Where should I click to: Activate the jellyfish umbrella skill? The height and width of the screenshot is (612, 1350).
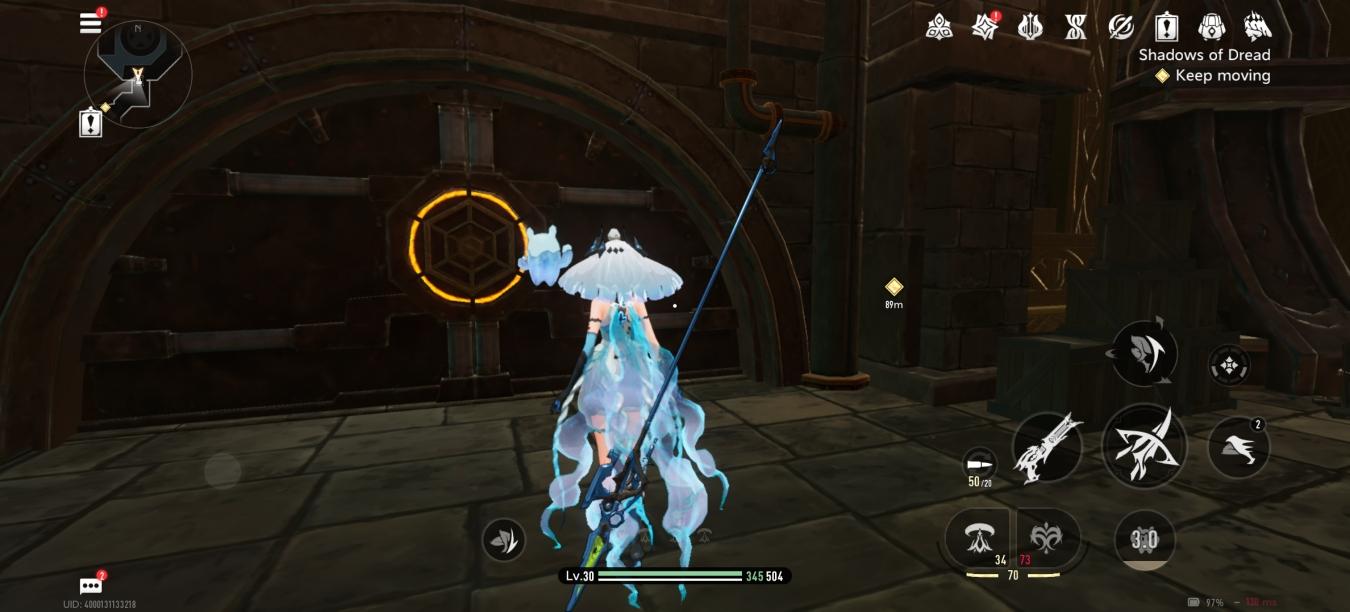click(979, 540)
